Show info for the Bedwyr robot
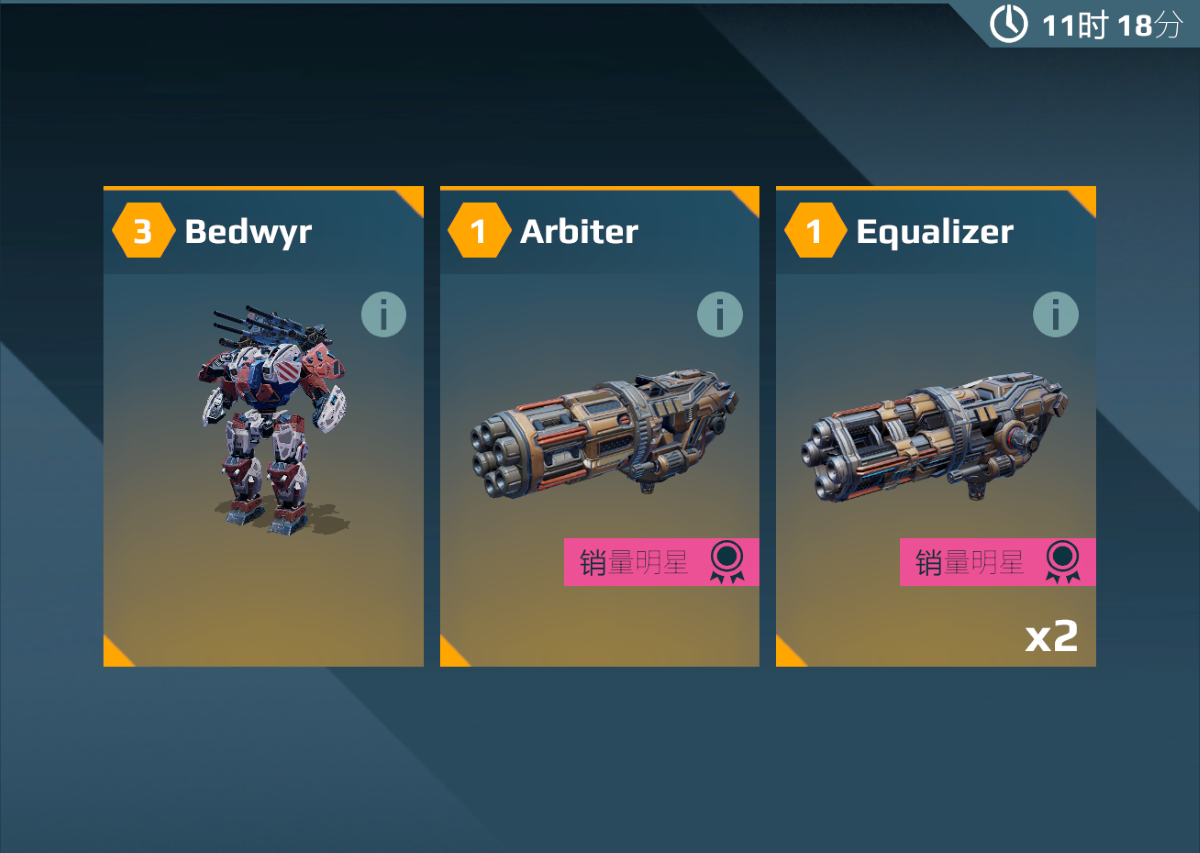This screenshot has width=1200, height=853. click(x=384, y=315)
